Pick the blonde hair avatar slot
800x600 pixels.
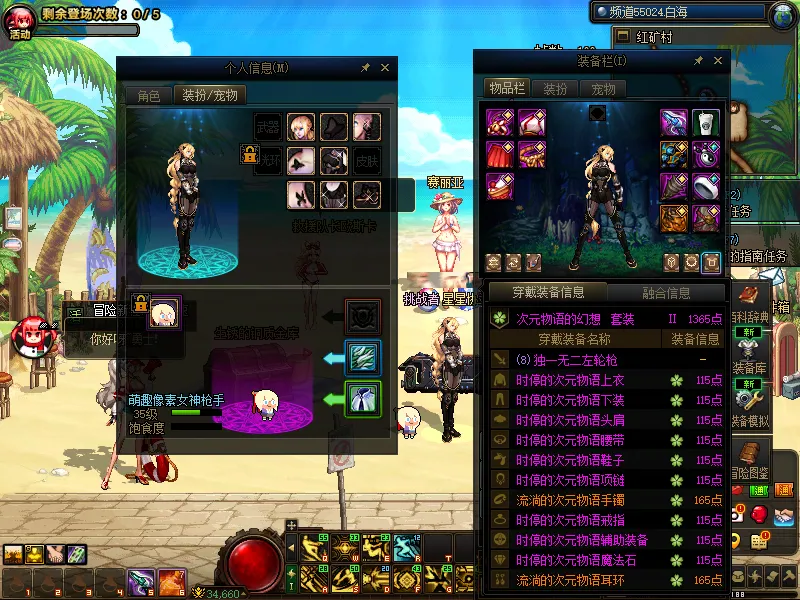coord(301,127)
